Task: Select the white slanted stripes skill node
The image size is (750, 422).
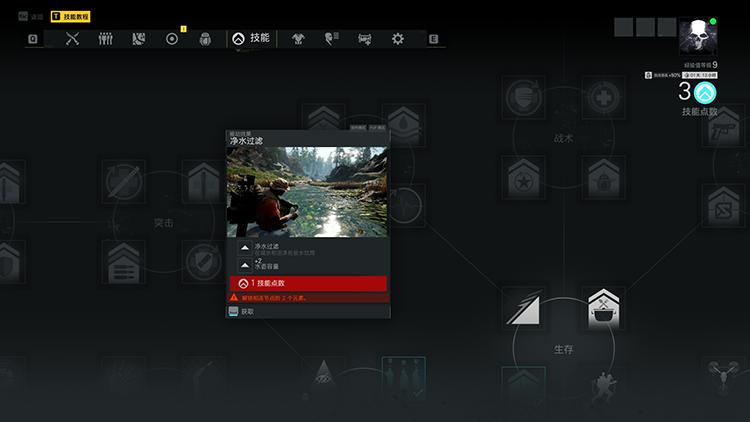Action: tap(523, 307)
